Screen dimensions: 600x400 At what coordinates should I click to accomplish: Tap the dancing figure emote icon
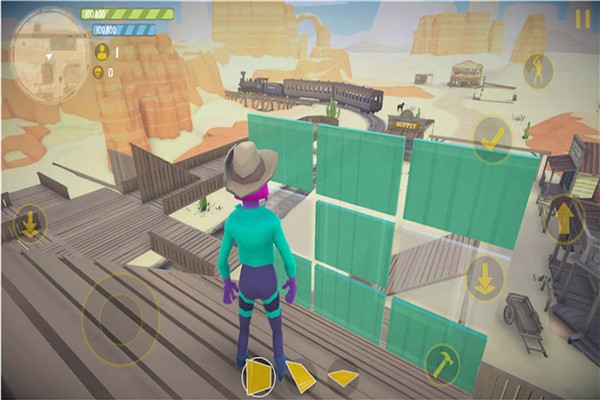tap(538, 70)
